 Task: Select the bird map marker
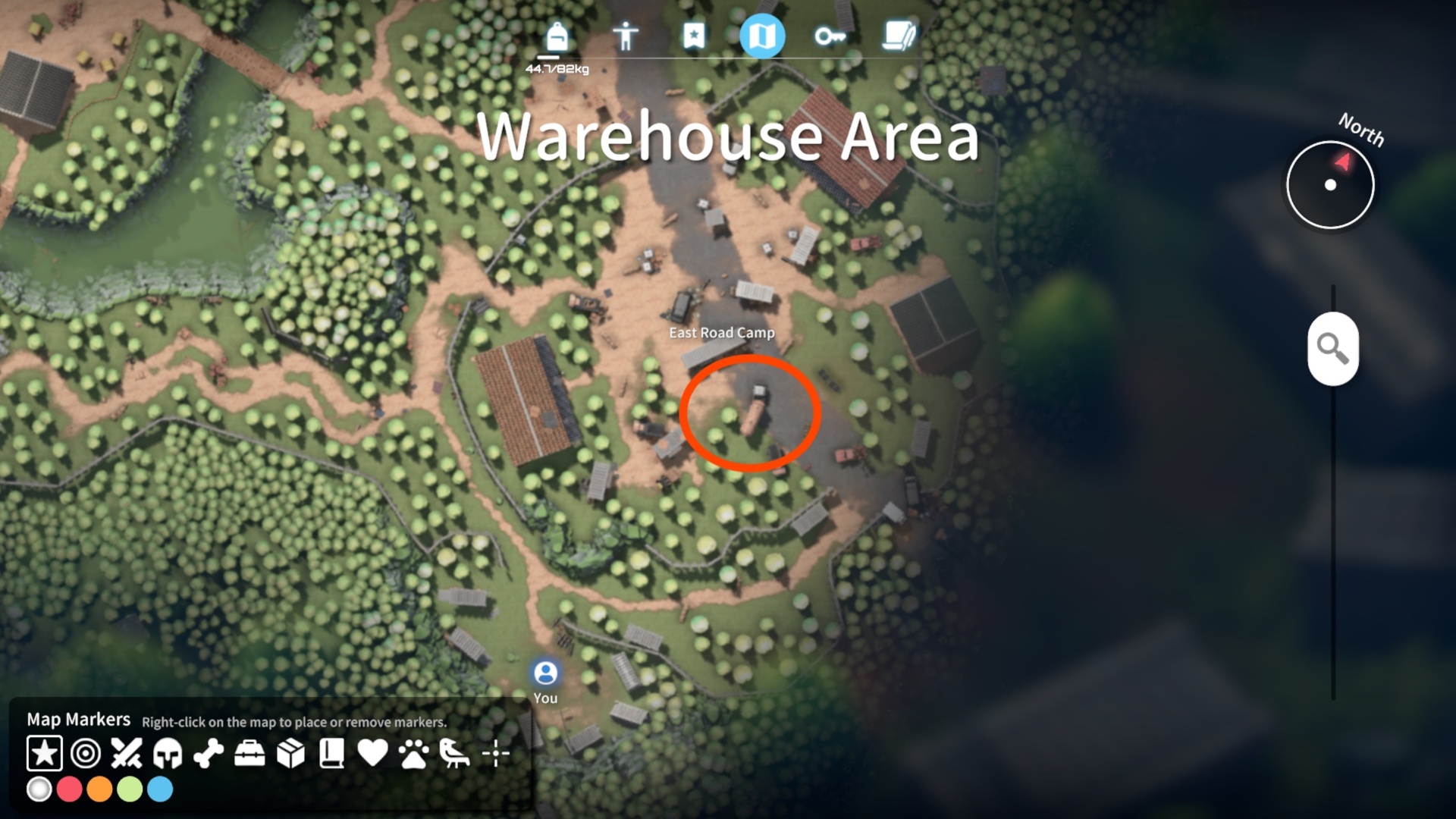pyautogui.click(x=454, y=753)
